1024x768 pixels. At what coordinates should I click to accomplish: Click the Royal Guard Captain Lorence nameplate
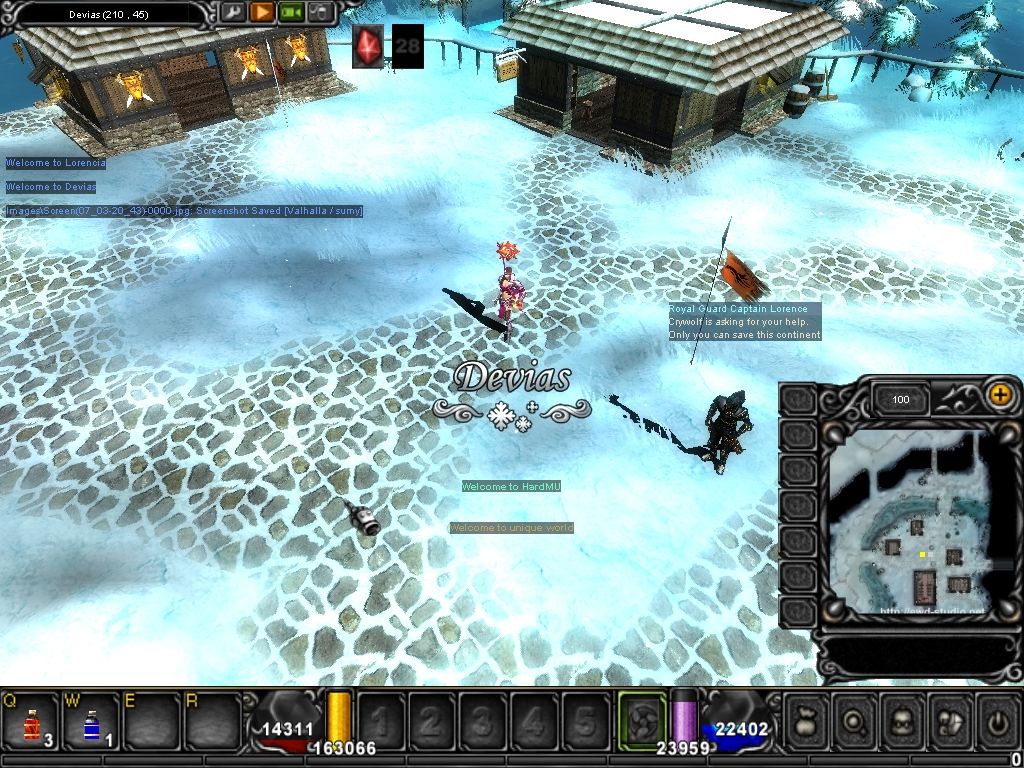point(738,310)
